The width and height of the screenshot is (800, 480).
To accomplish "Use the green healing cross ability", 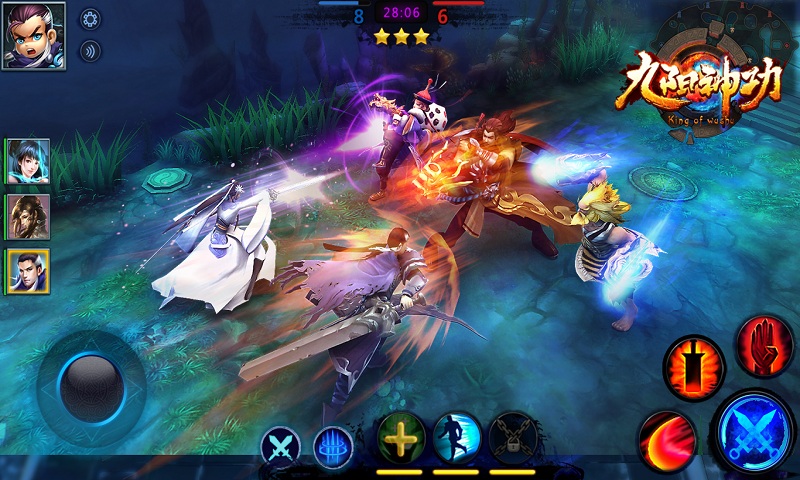I will tap(401, 437).
